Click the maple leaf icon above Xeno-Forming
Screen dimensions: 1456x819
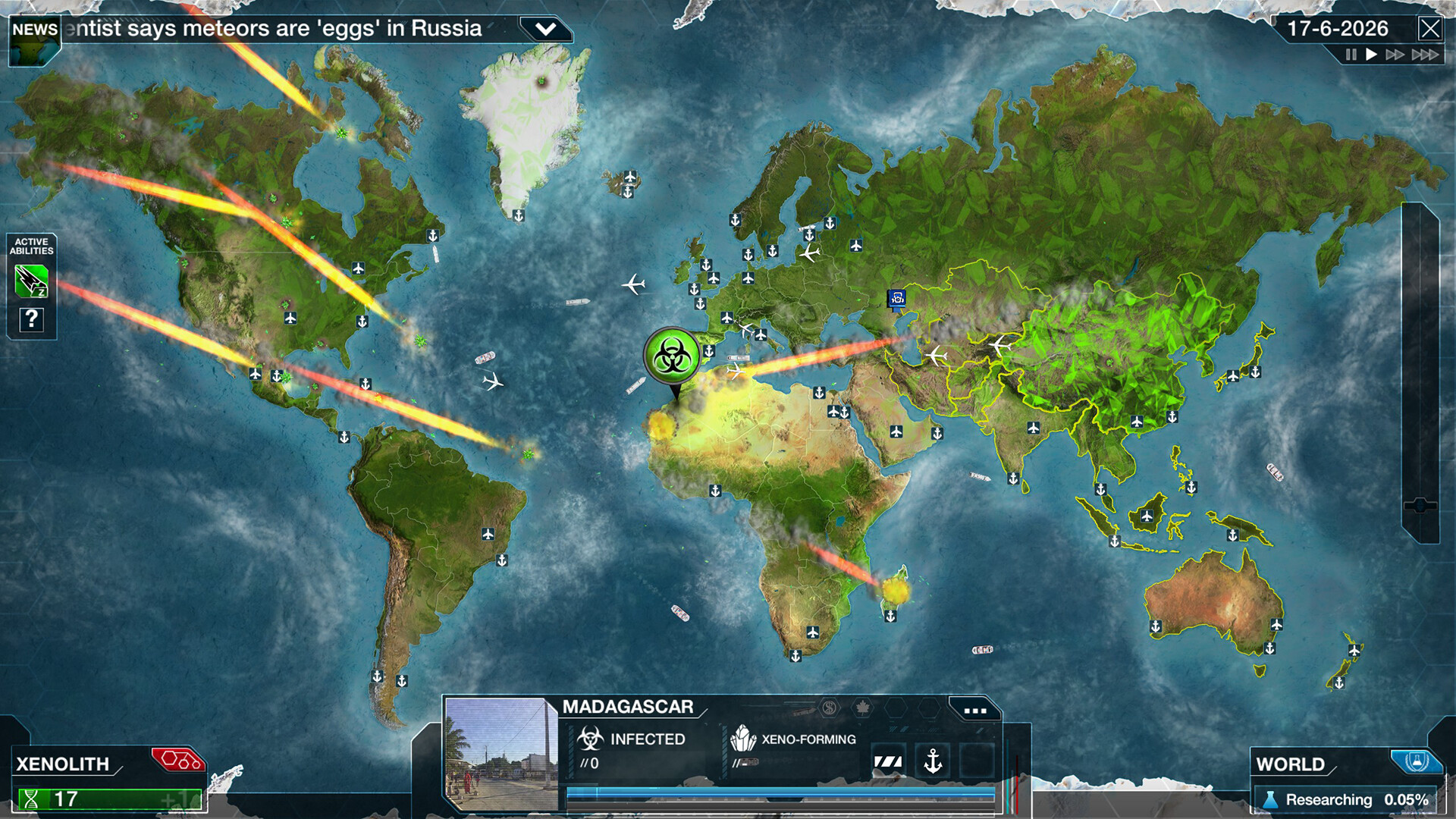864,709
